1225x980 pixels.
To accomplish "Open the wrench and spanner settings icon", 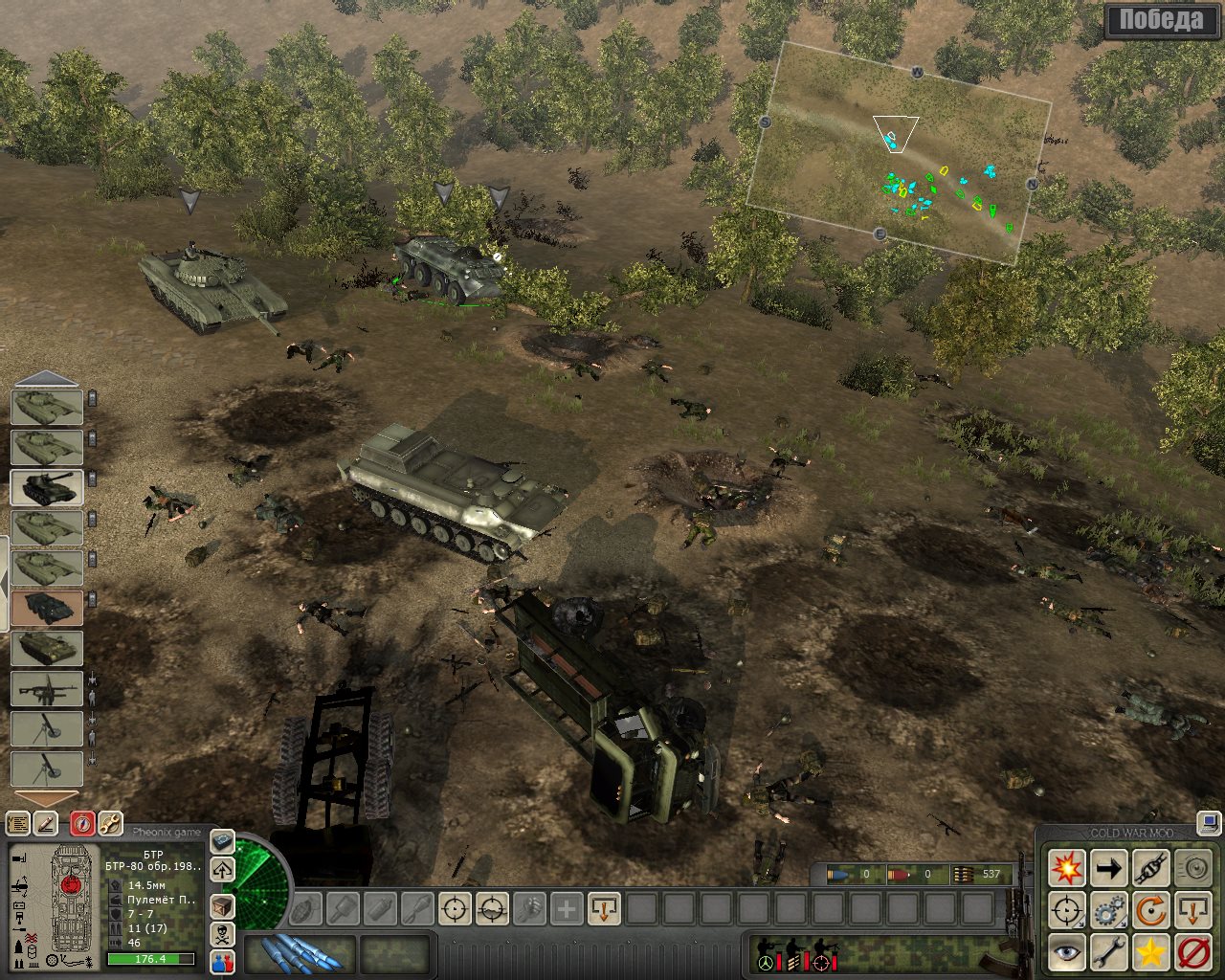I will 110,822.
